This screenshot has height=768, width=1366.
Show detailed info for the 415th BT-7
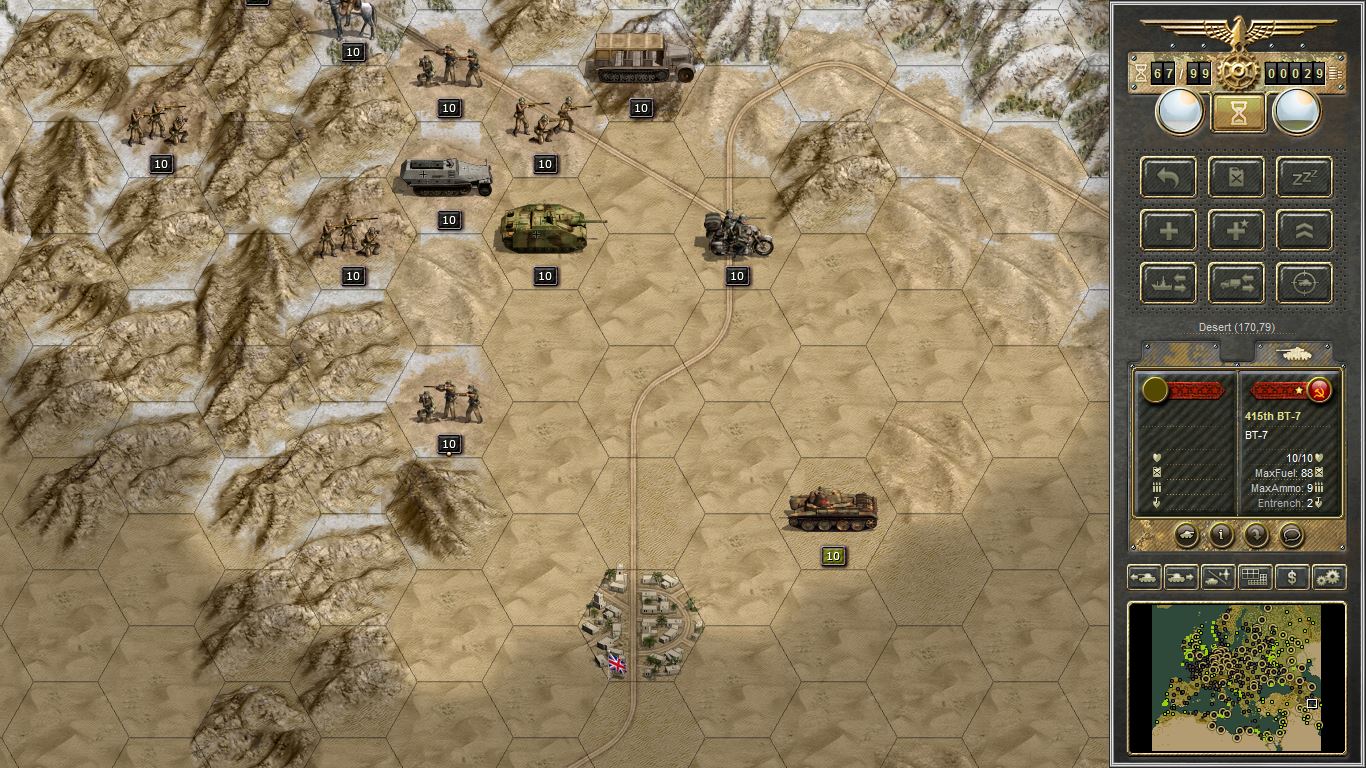[x=1219, y=536]
